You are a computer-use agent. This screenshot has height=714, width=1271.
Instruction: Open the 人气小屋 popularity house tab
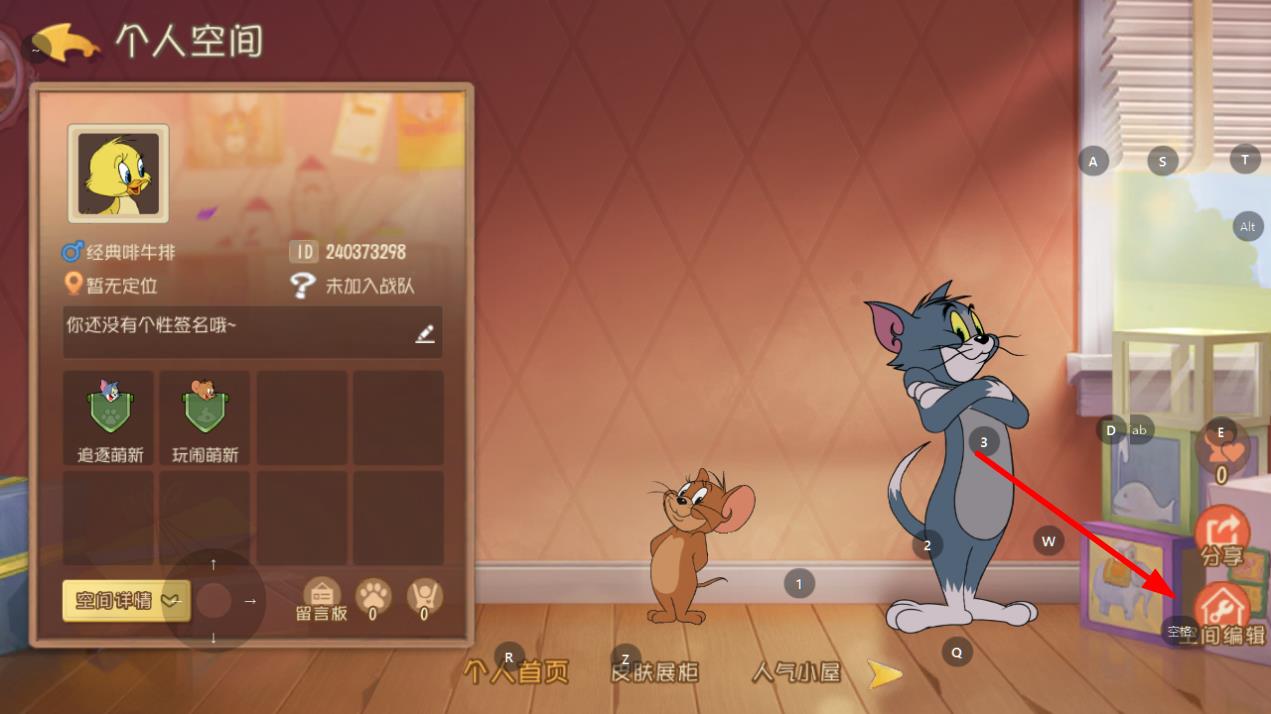tap(796, 672)
